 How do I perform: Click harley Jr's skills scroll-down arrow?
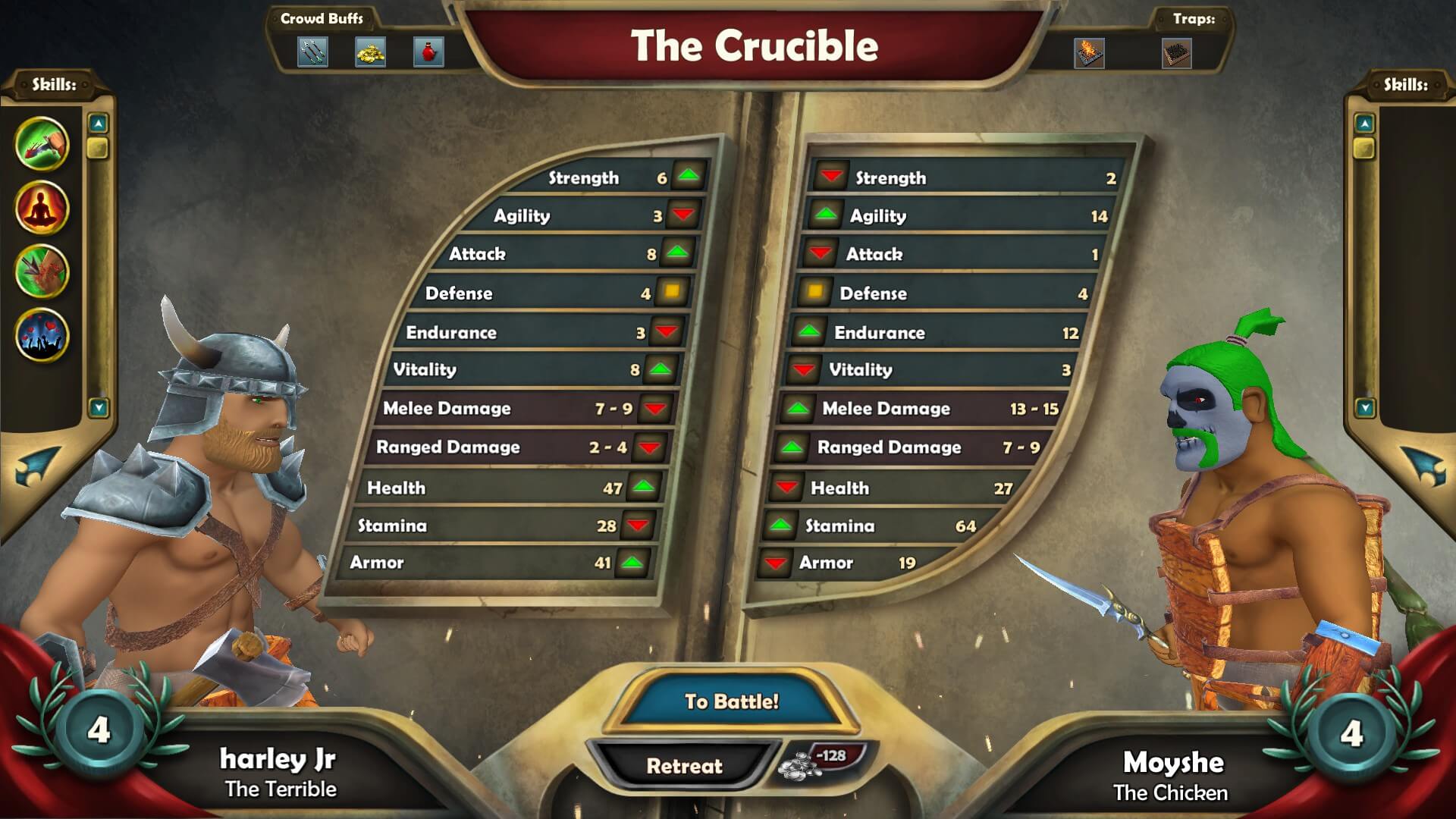point(98,408)
